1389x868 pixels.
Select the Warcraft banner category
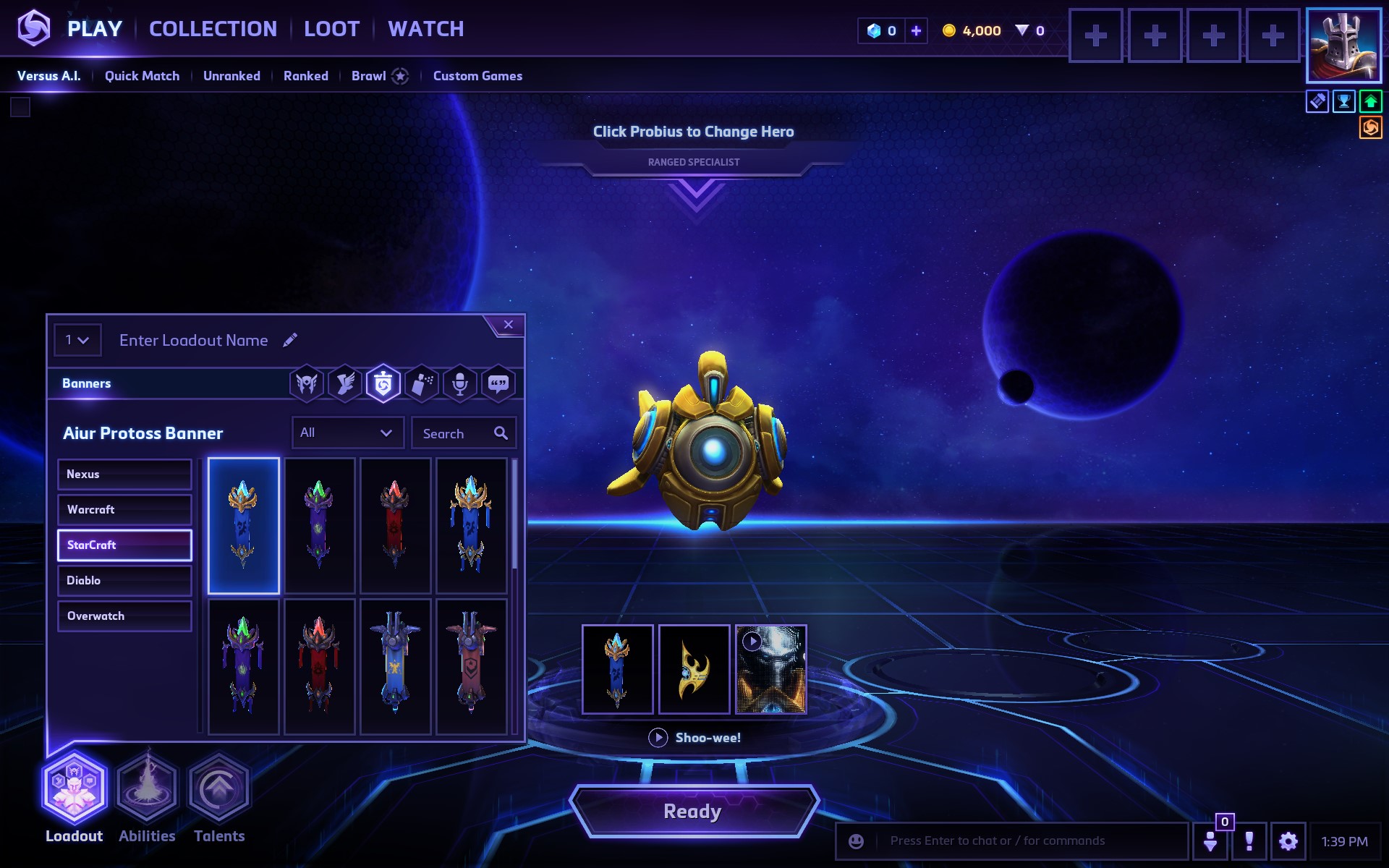coord(124,510)
